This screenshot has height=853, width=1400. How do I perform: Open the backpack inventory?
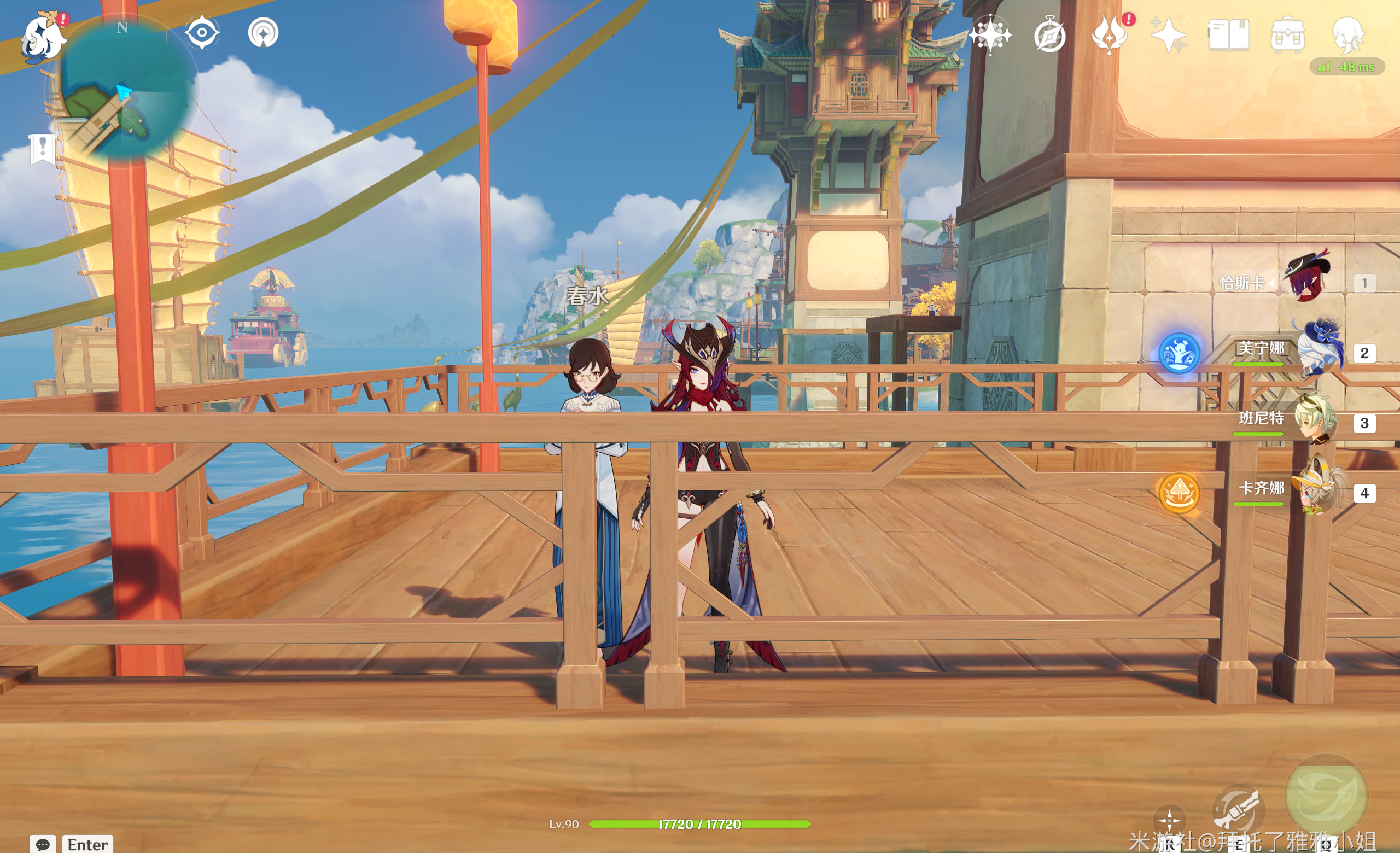[1287, 35]
